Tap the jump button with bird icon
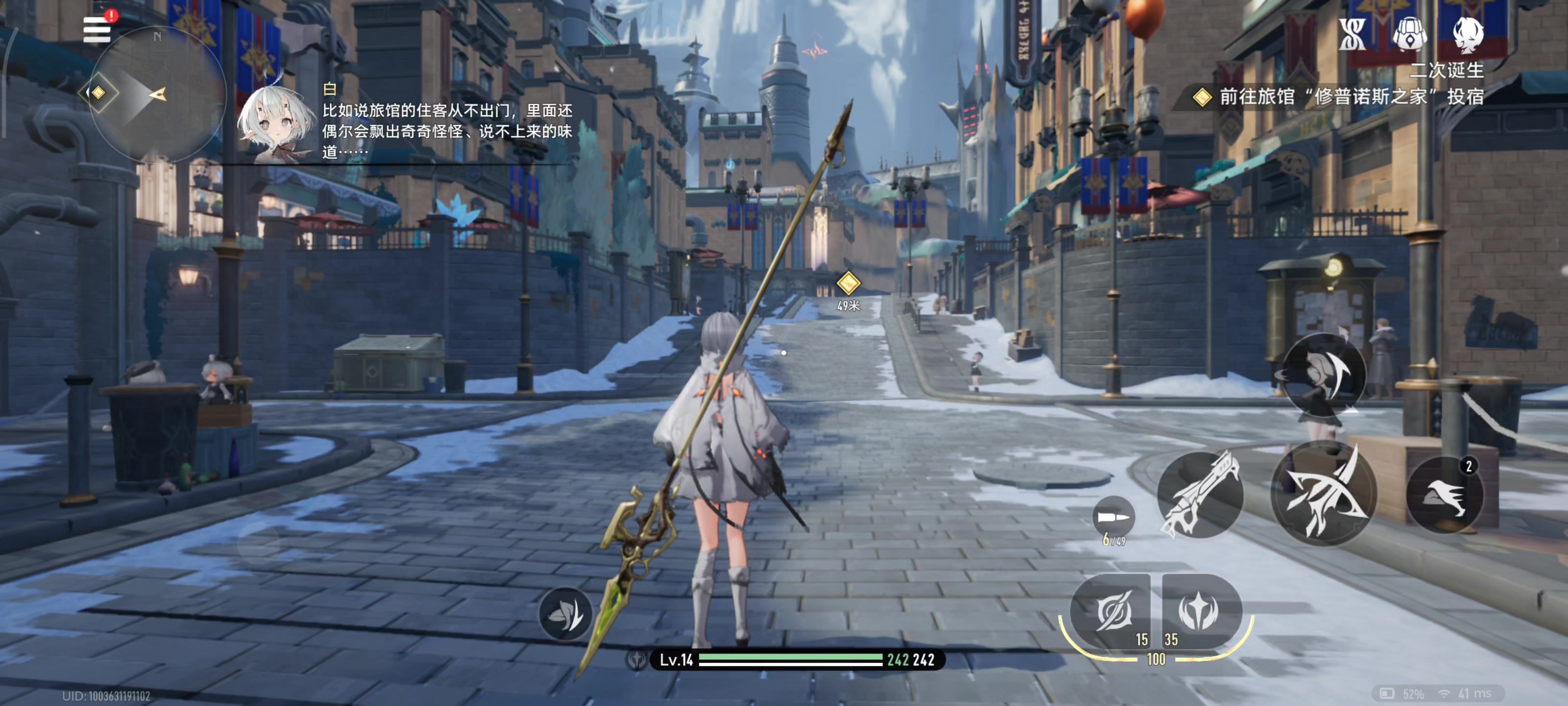The width and height of the screenshot is (1568, 706). [1443, 494]
